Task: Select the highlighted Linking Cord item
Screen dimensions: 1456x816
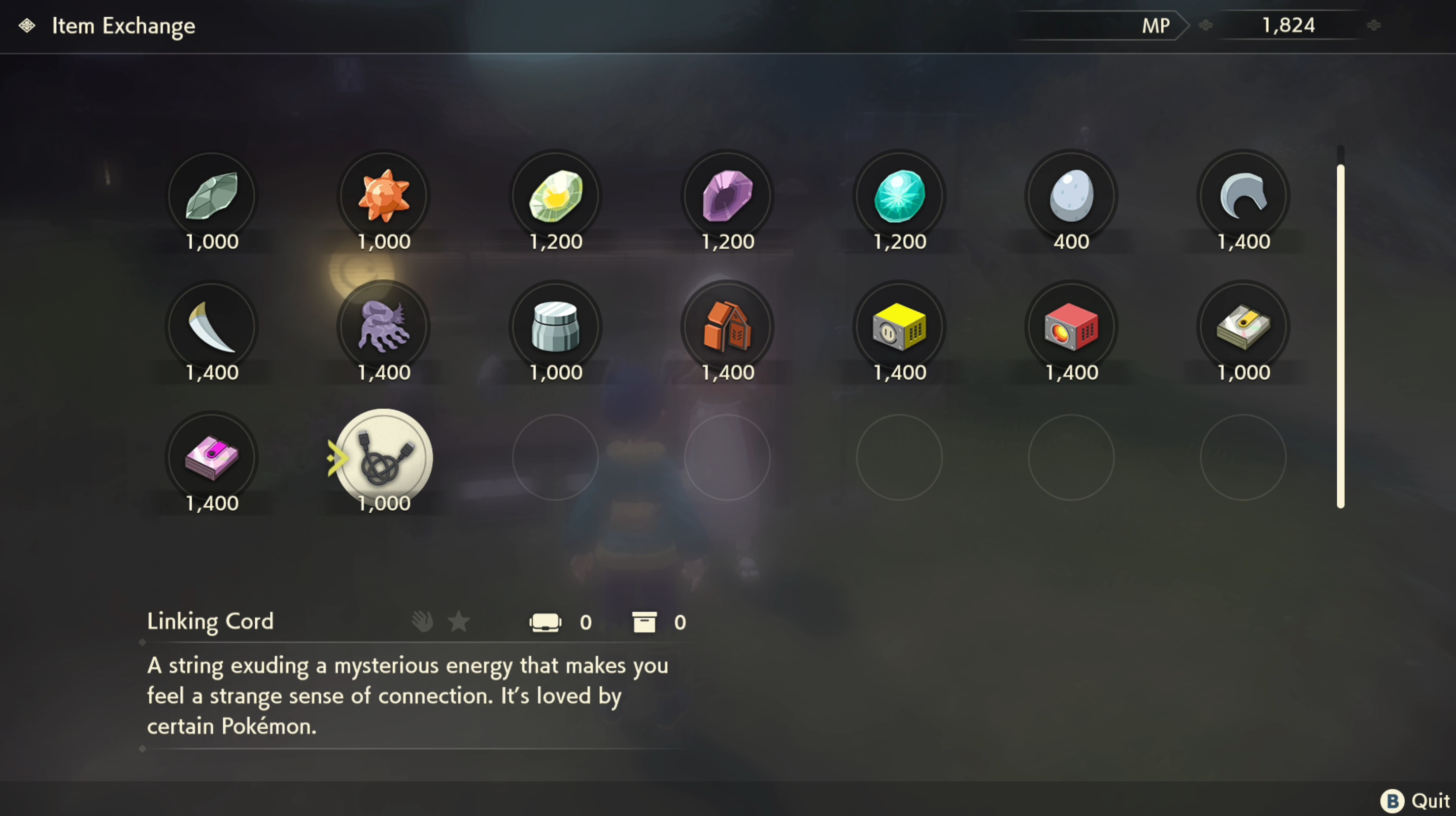Action: click(x=384, y=457)
